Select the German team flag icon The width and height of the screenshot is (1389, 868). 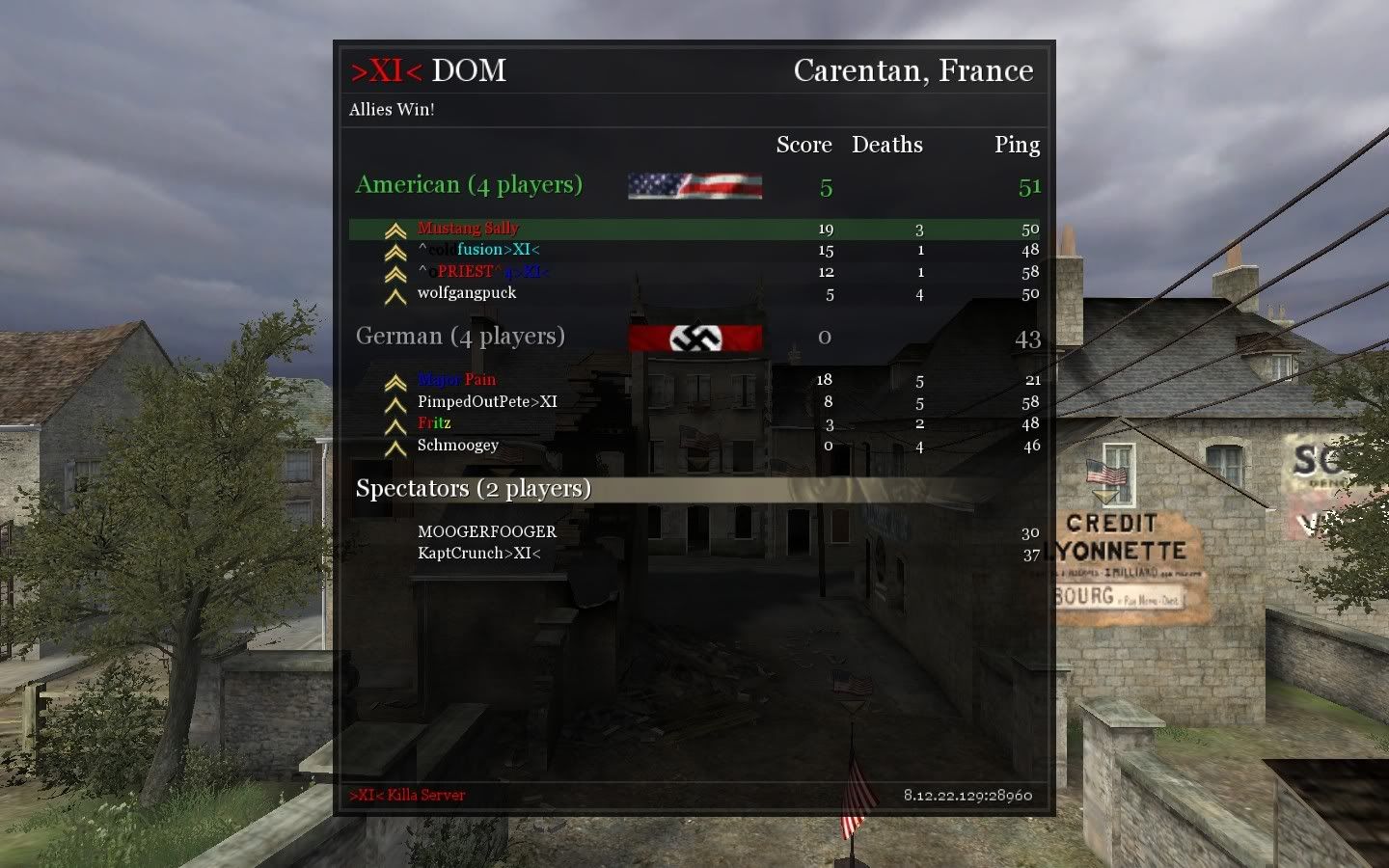pyautogui.click(x=694, y=337)
